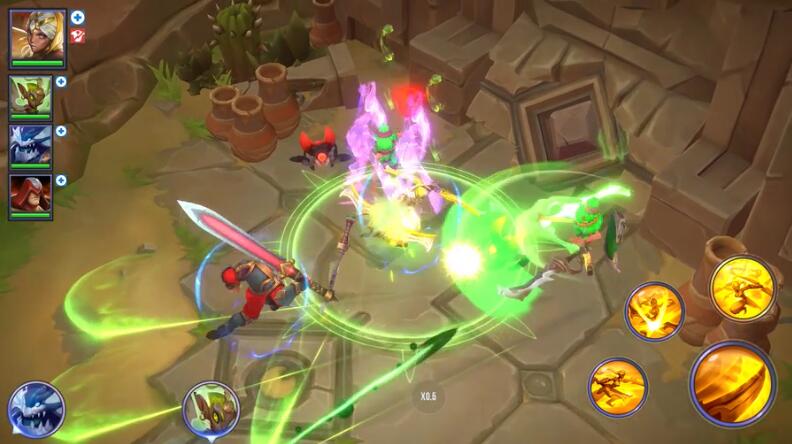Tap the plus button beside the red hooded portrait
This screenshot has width=792, height=444.
pos(61,180)
